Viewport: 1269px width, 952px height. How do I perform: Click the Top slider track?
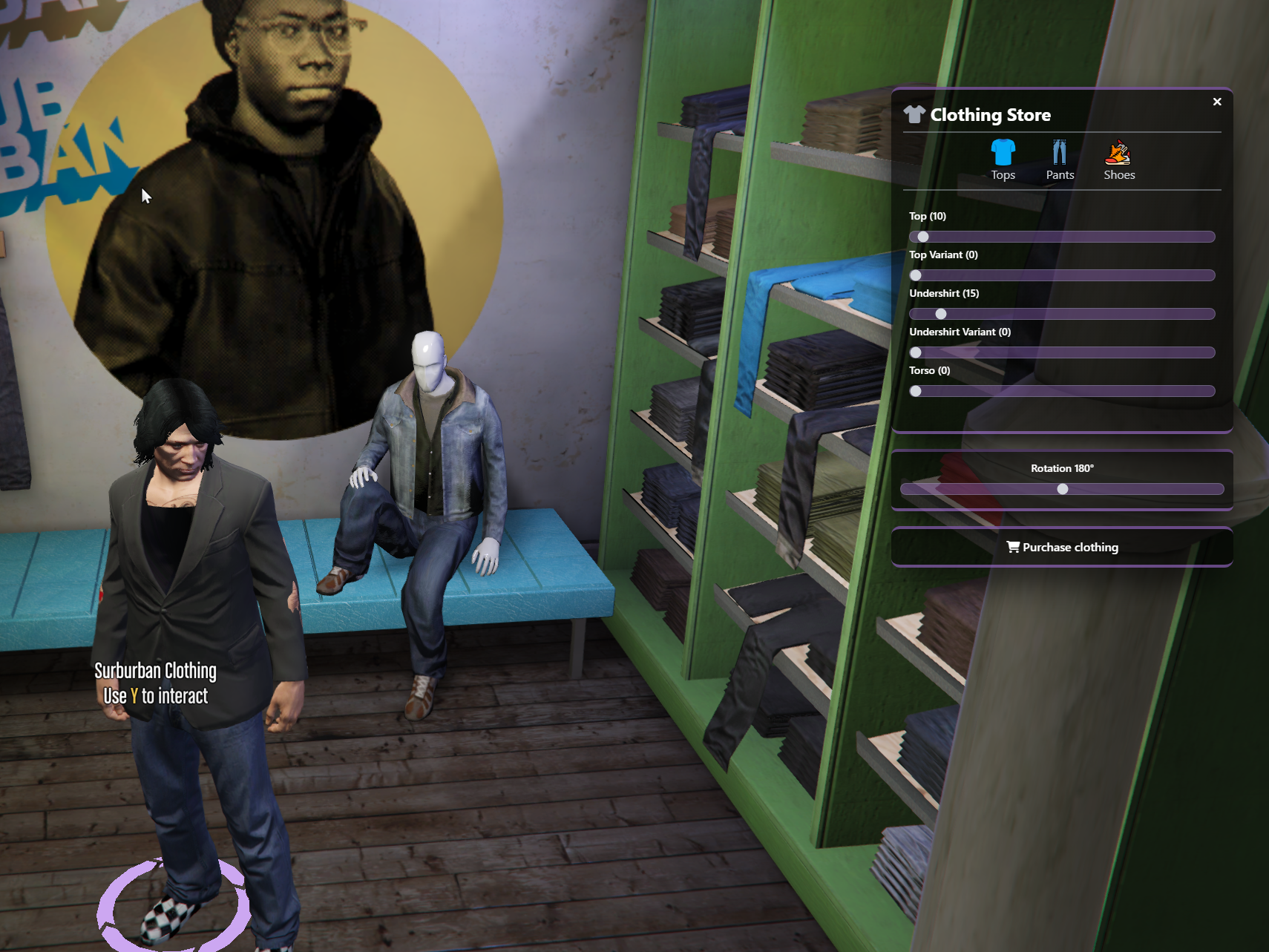tap(1062, 237)
